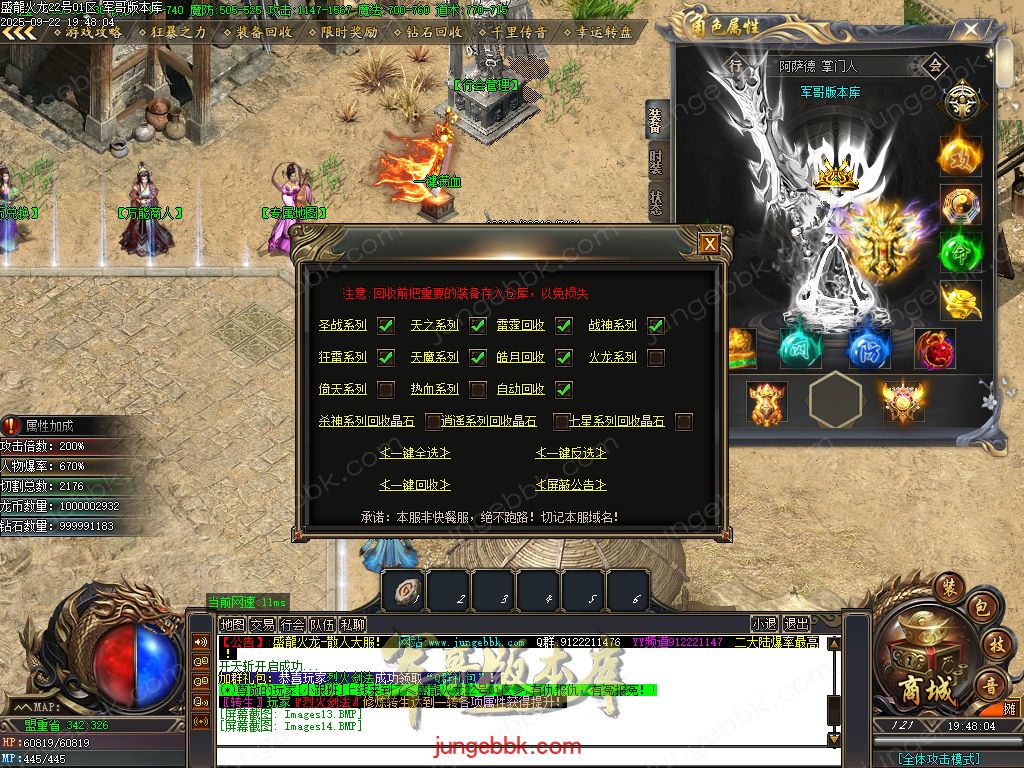Open the bag with the 包 button
The height and width of the screenshot is (768, 1024).
click(982, 609)
